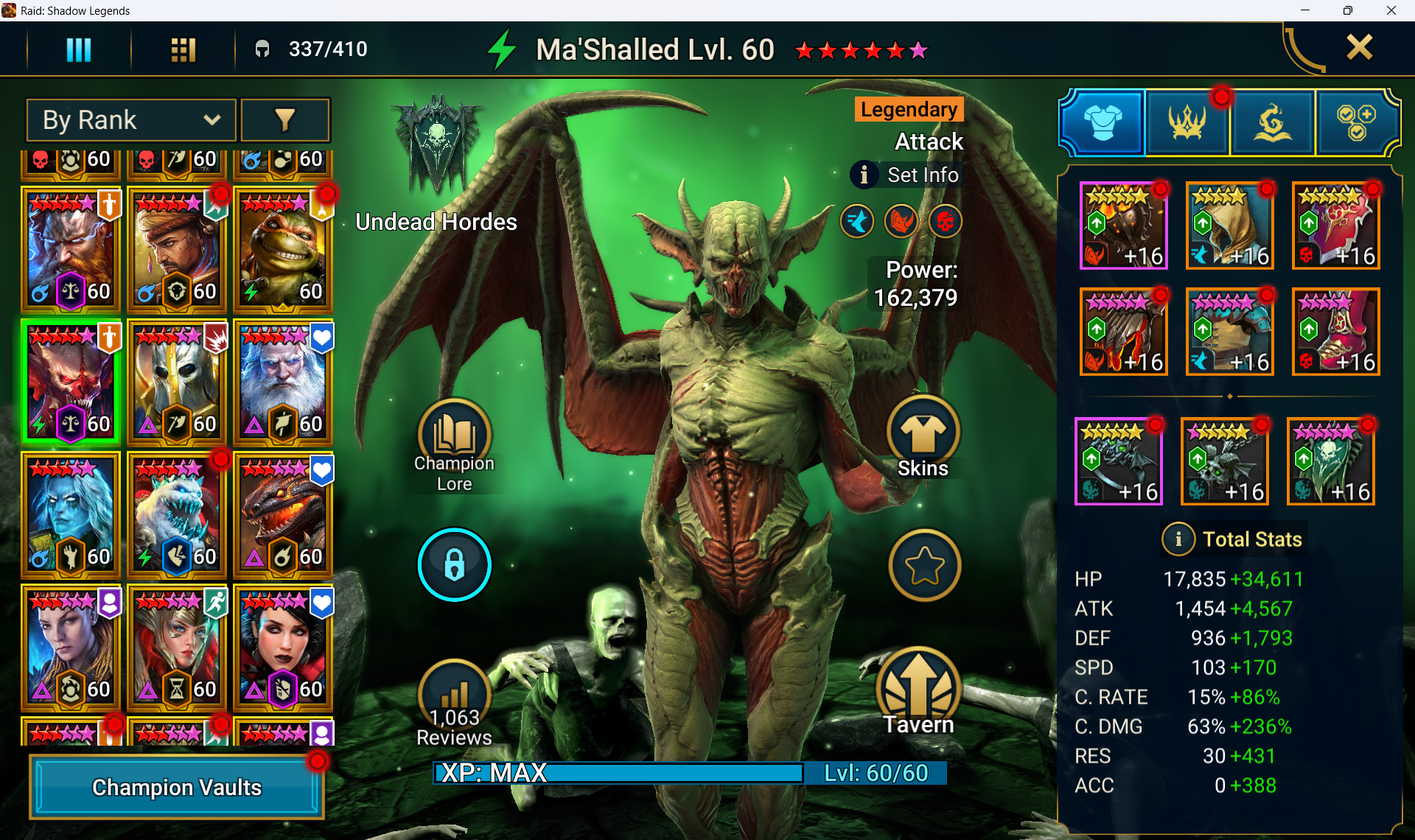Mark champion with the star favorite button
1415x840 pixels.
[x=924, y=565]
